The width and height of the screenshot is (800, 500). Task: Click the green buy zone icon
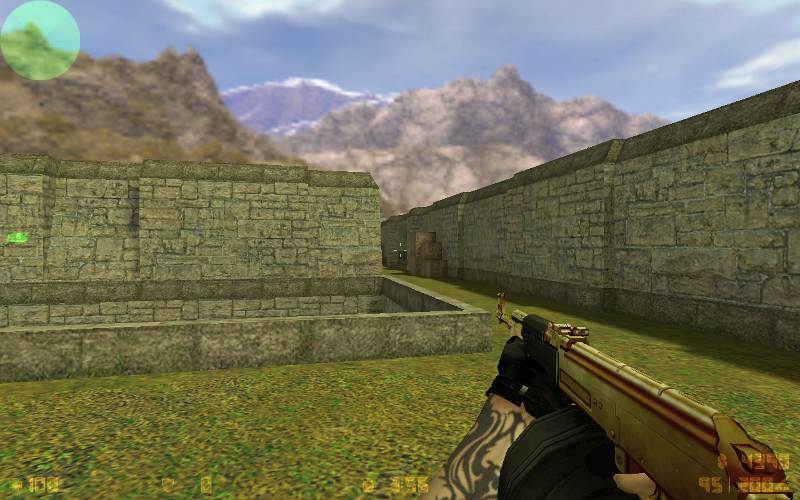pos(17,237)
